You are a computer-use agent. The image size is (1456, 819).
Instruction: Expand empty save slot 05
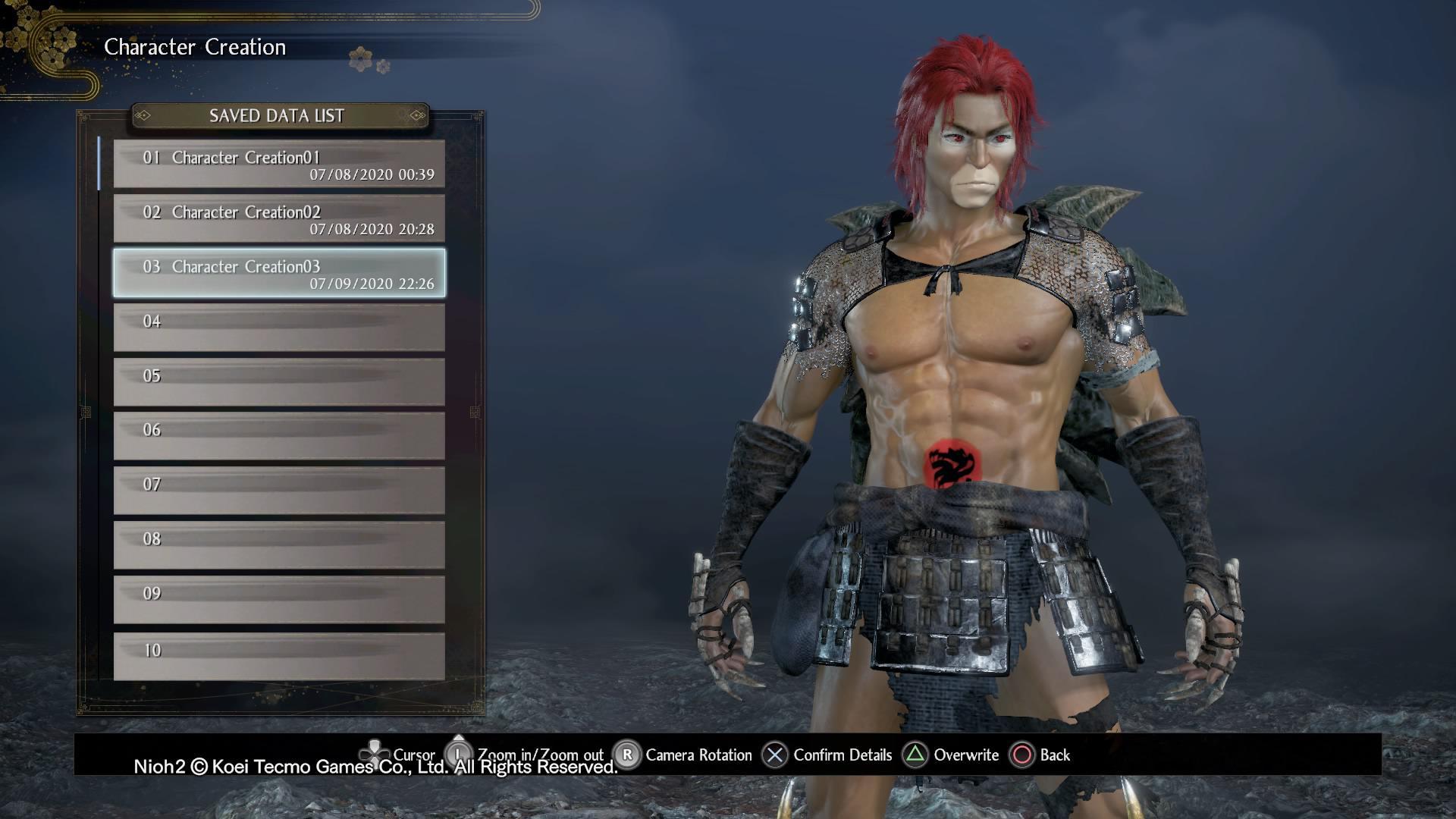coord(278,381)
